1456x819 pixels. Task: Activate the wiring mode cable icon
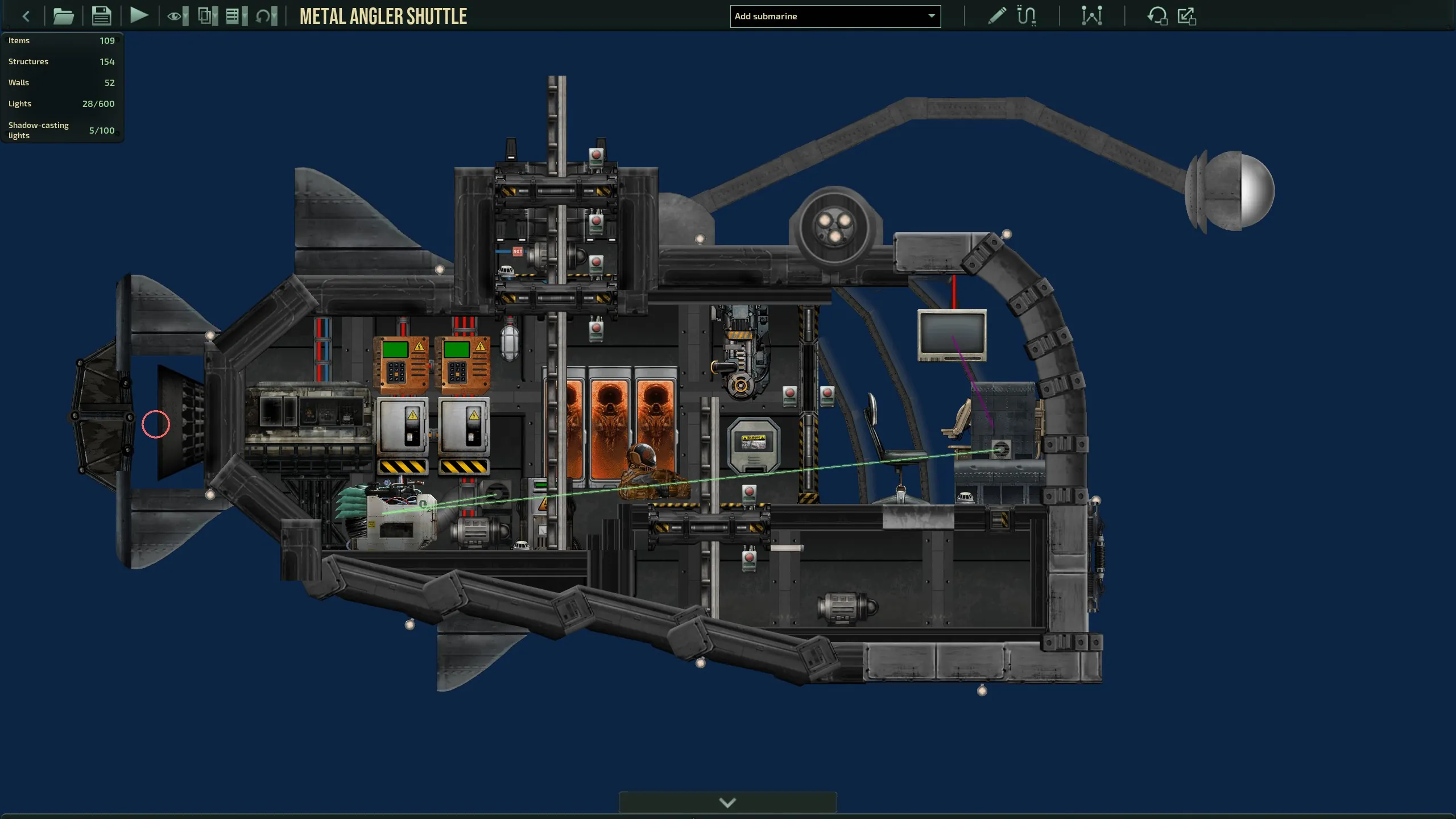click(1027, 16)
